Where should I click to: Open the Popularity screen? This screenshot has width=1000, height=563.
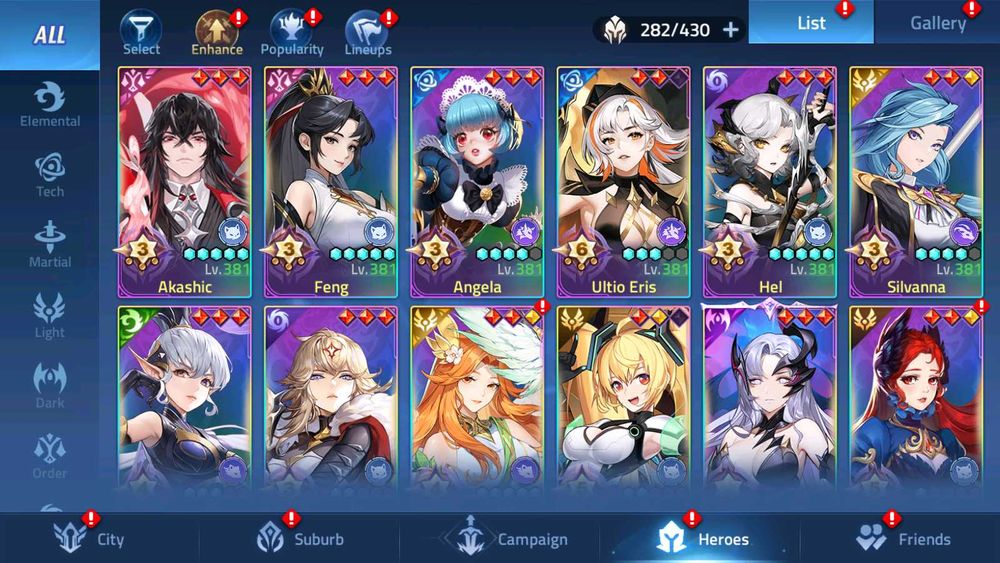point(292,32)
